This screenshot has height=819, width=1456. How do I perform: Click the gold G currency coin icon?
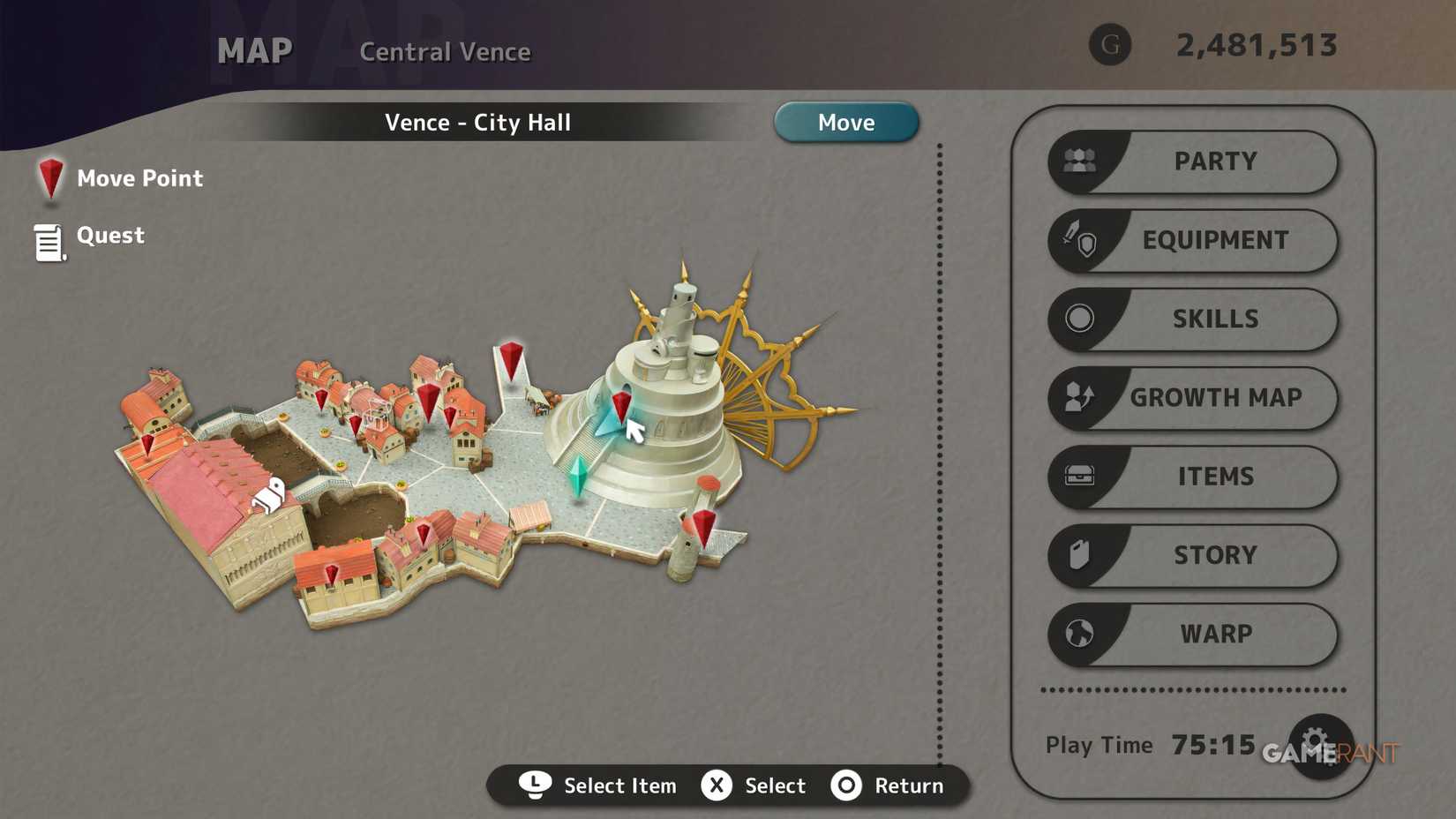pos(1110,42)
